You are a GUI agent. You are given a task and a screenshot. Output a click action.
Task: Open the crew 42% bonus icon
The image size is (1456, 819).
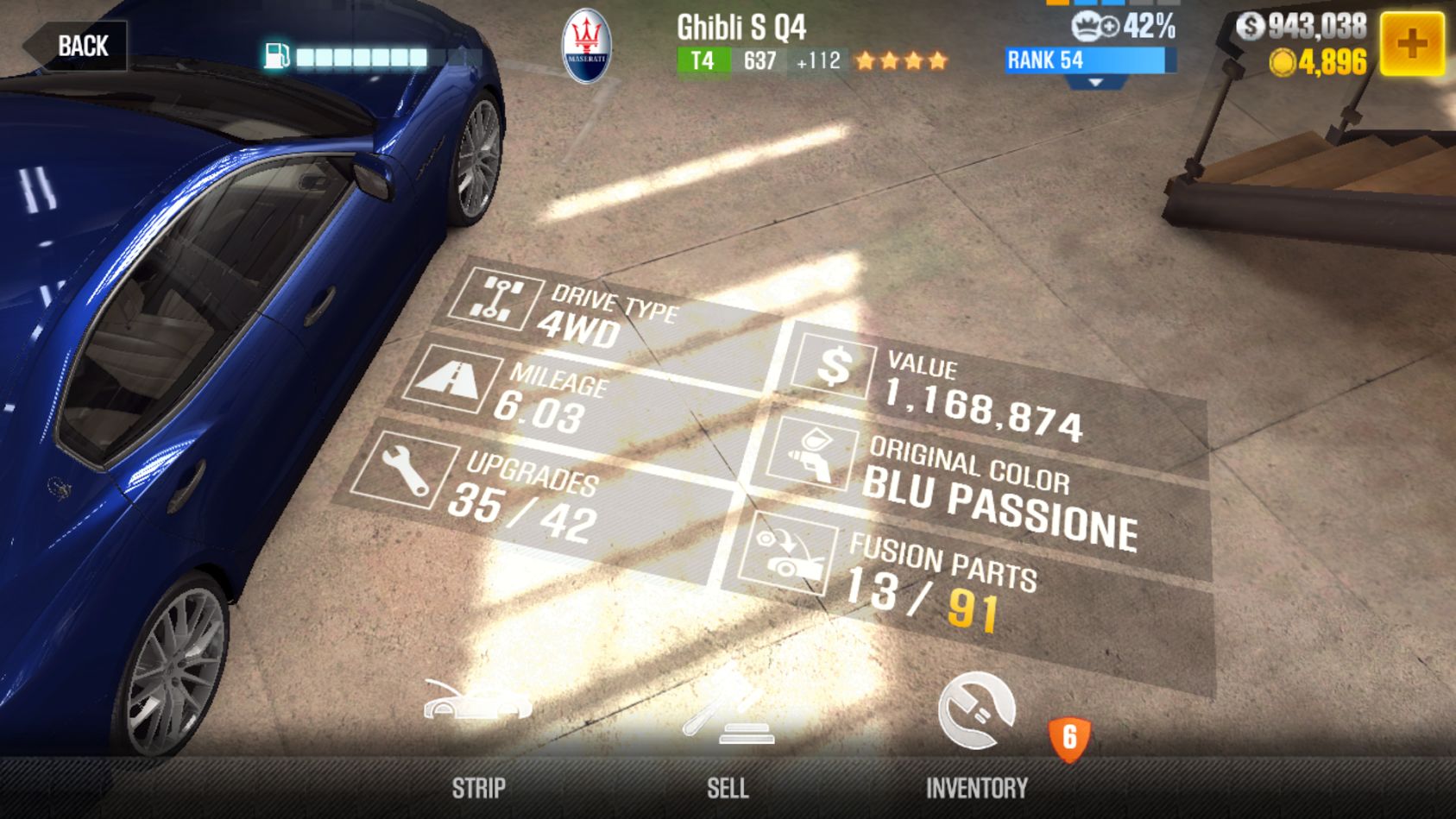click(1094, 27)
